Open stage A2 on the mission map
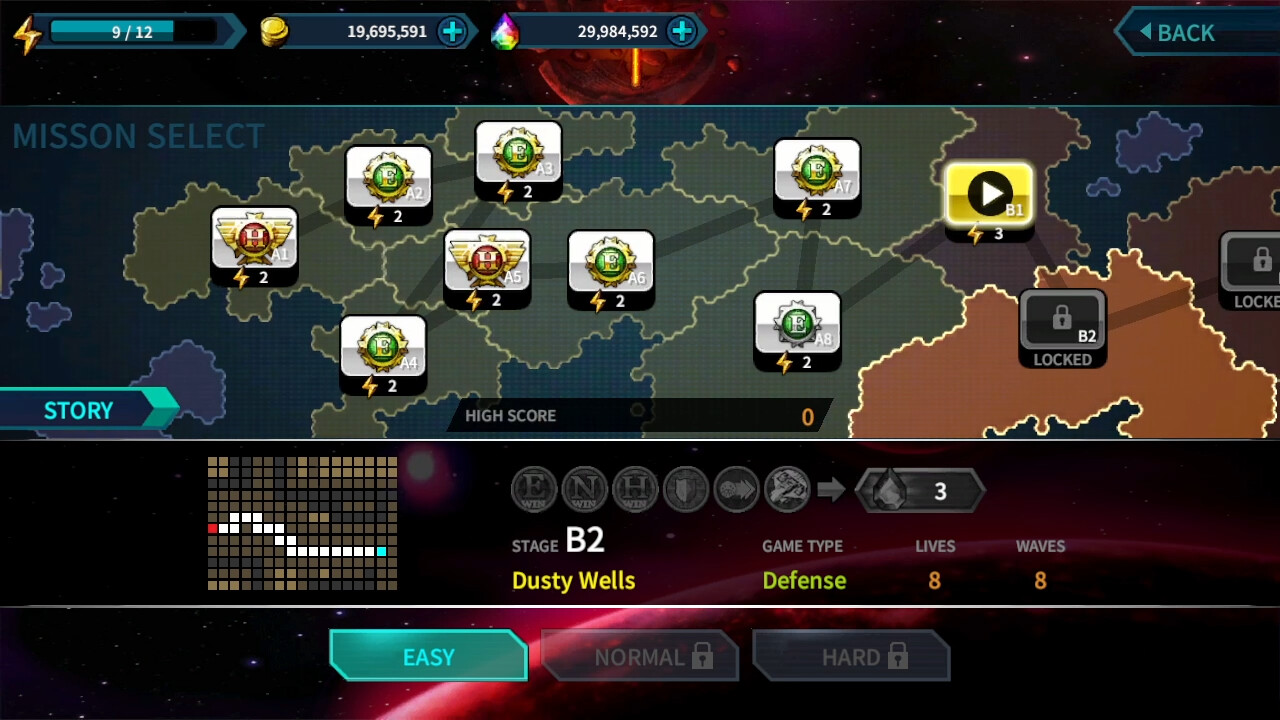Image resolution: width=1280 pixels, height=720 pixels. [x=388, y=185]
